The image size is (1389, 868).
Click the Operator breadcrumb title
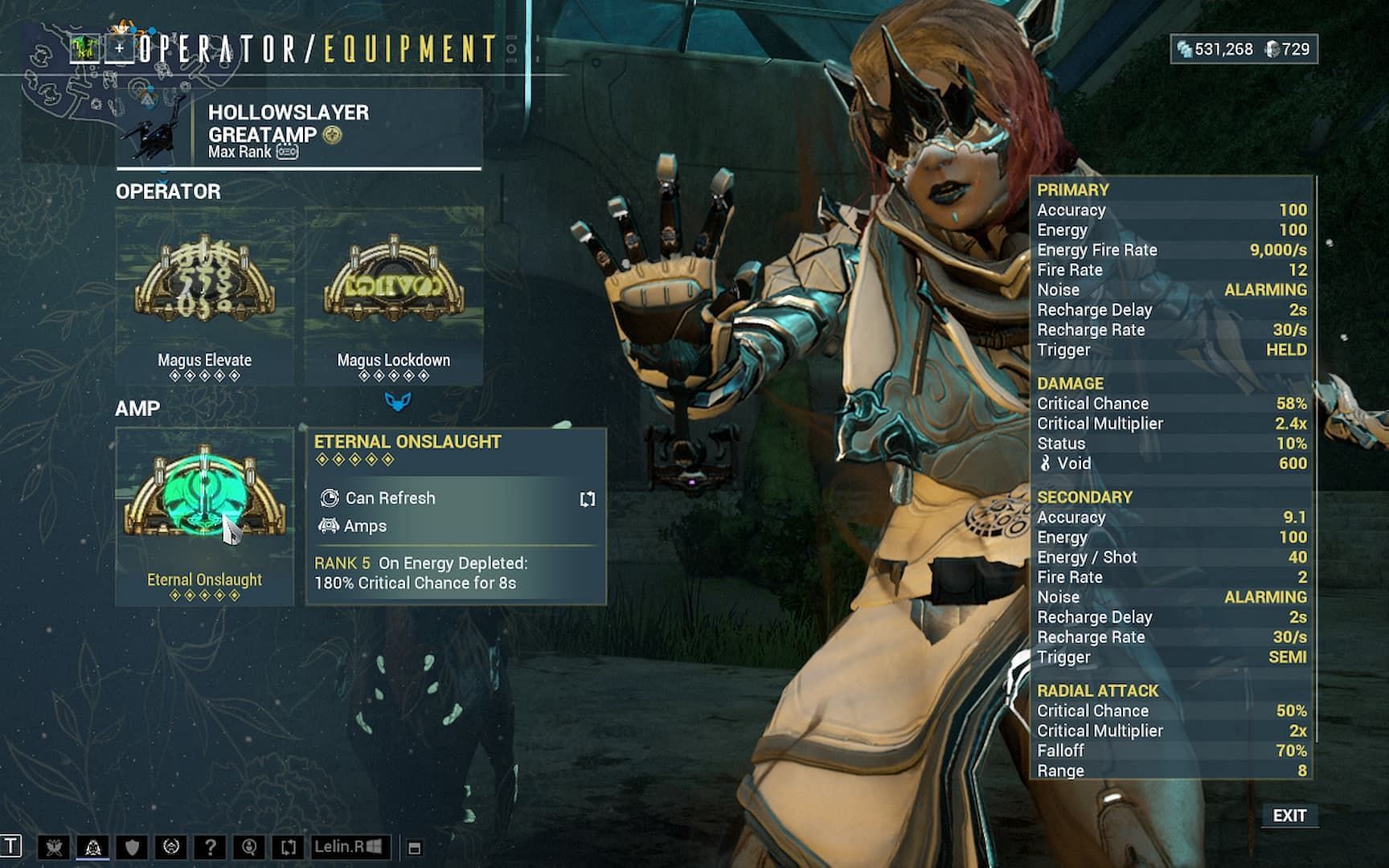click(219, 50)
